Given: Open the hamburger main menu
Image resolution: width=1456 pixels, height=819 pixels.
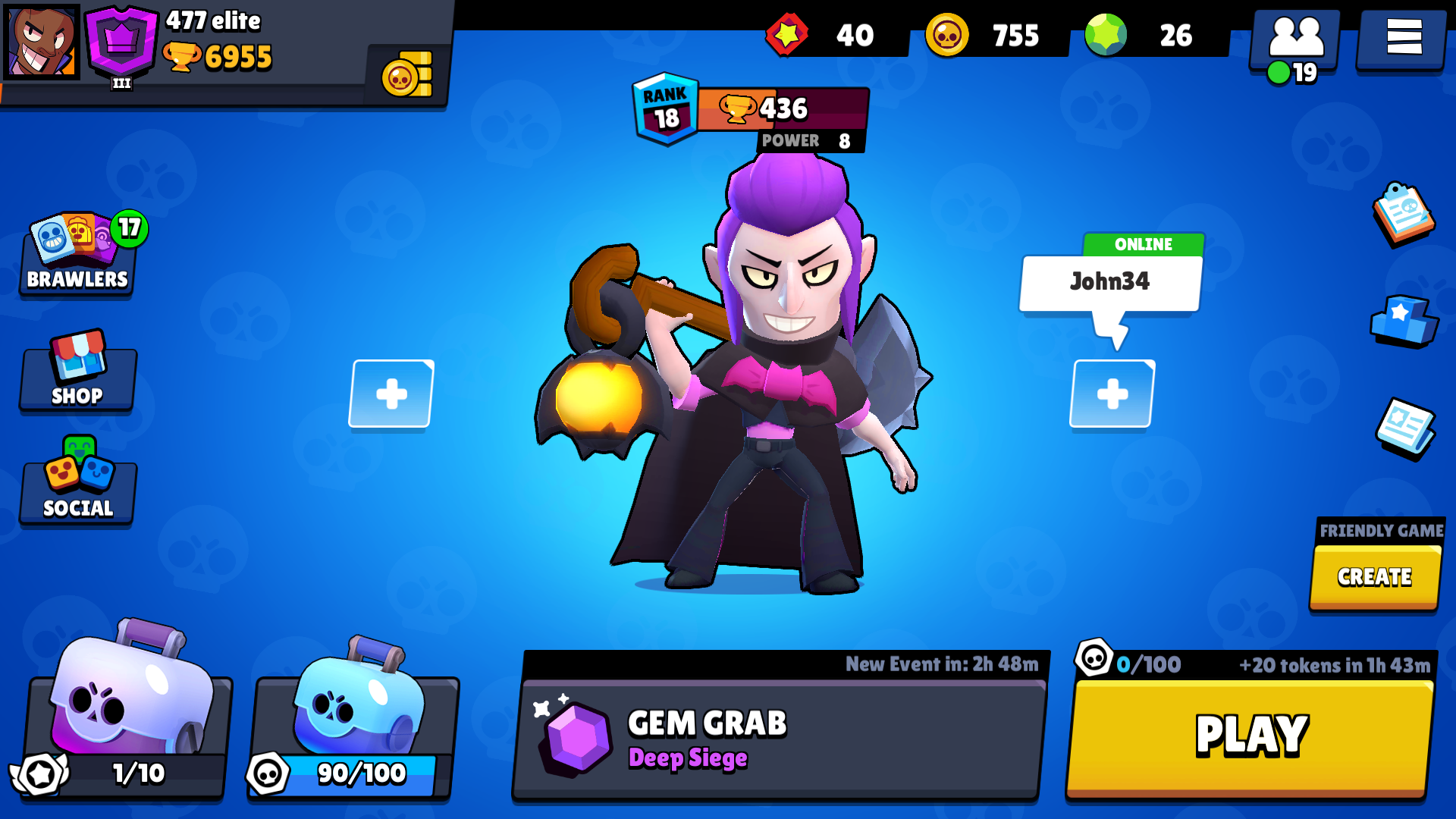Looking at the screenshot, I should tap(1403, 36).
